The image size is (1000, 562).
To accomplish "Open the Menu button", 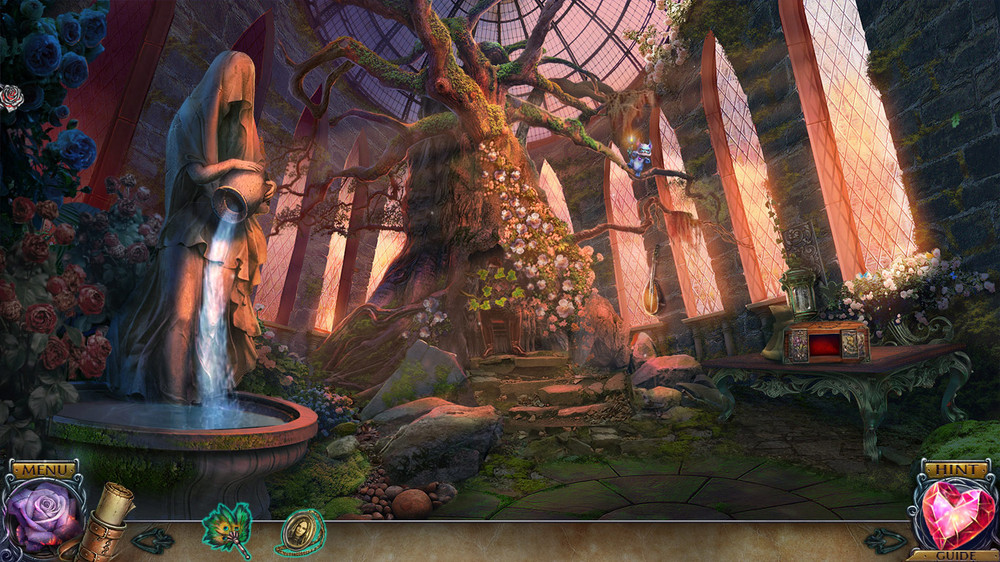I will [x=43, y=469].
